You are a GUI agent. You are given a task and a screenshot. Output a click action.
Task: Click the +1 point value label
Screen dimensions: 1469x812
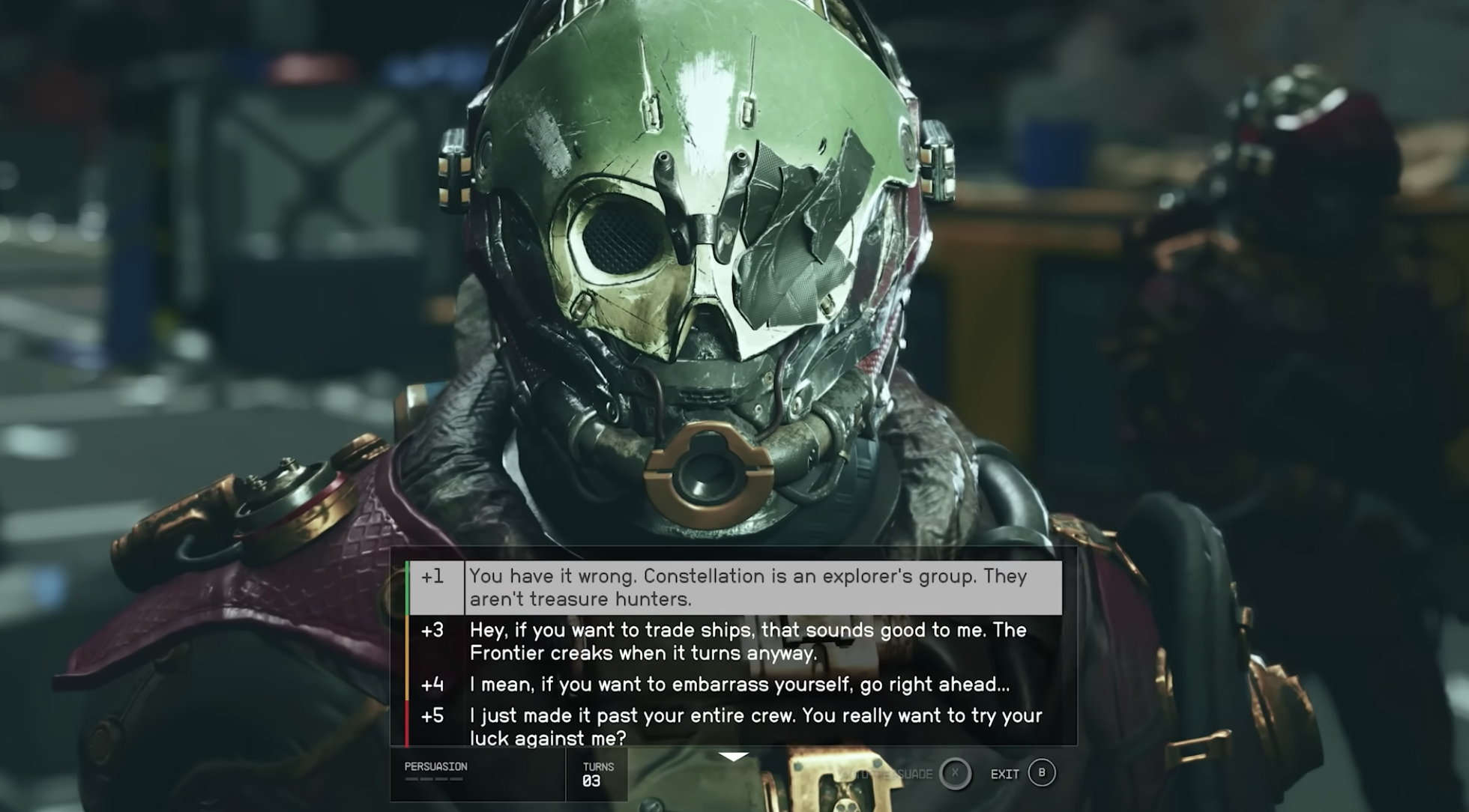point(433,578)
